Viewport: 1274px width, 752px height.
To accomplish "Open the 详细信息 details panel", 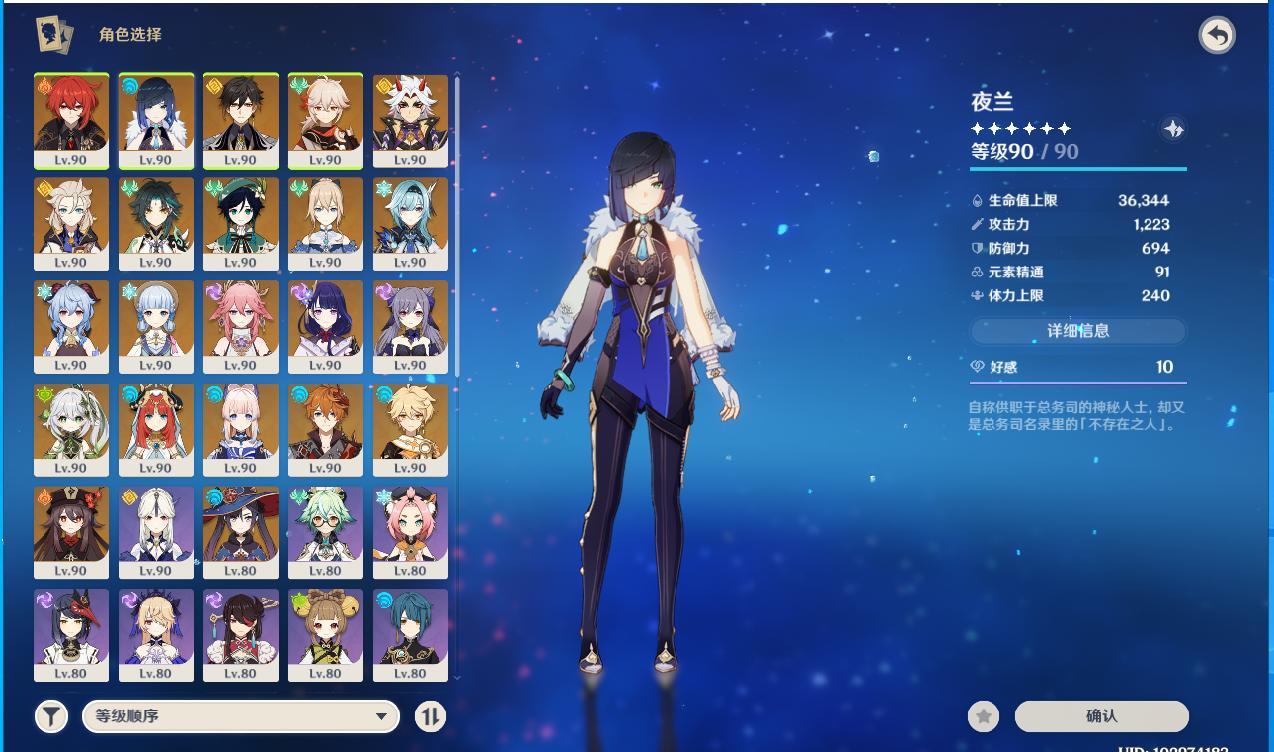I will pos(1078,331).
